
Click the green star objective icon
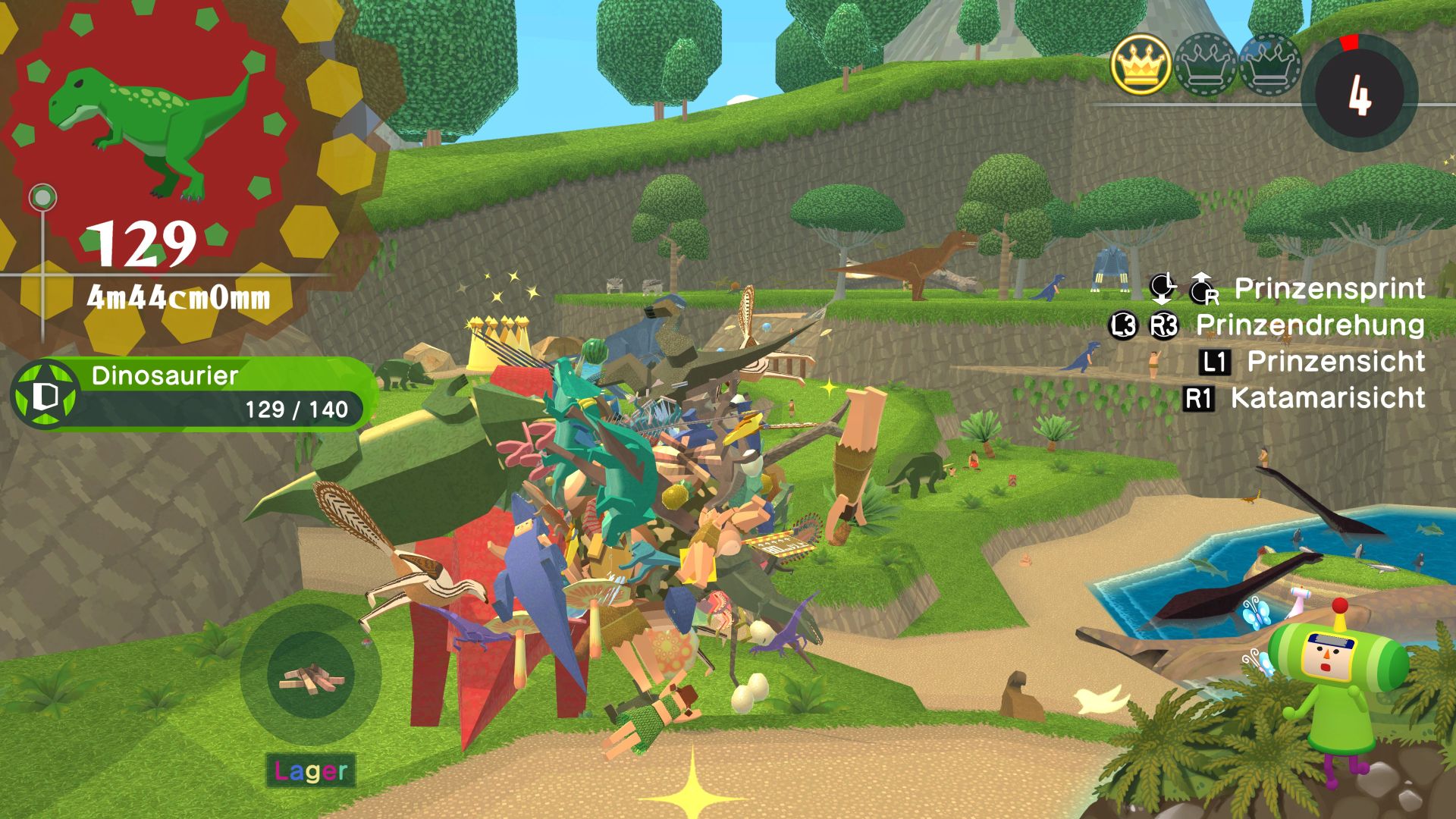tap(45, 394)
